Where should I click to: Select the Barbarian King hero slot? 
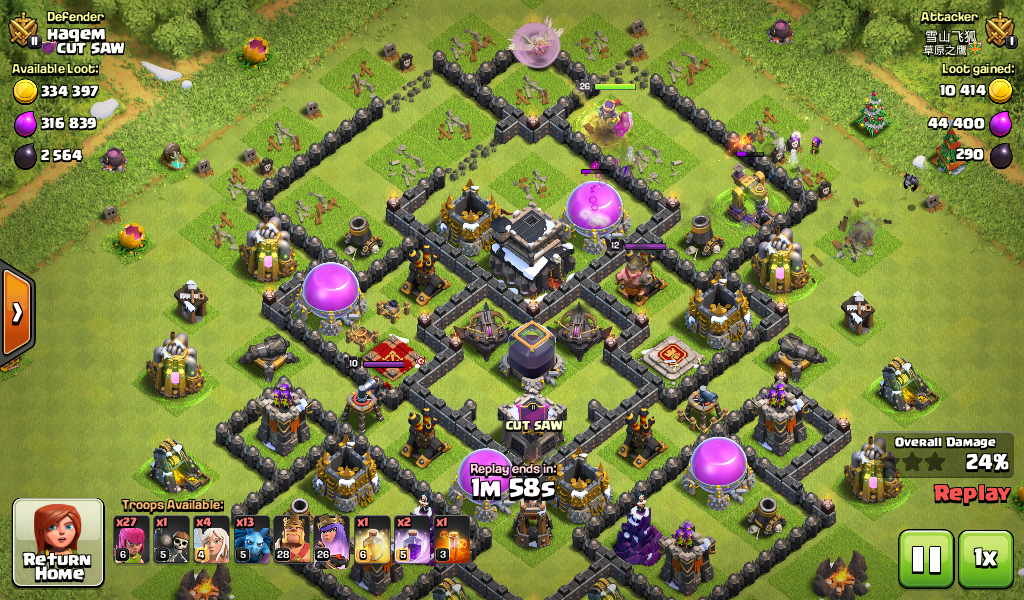point(292,539)
